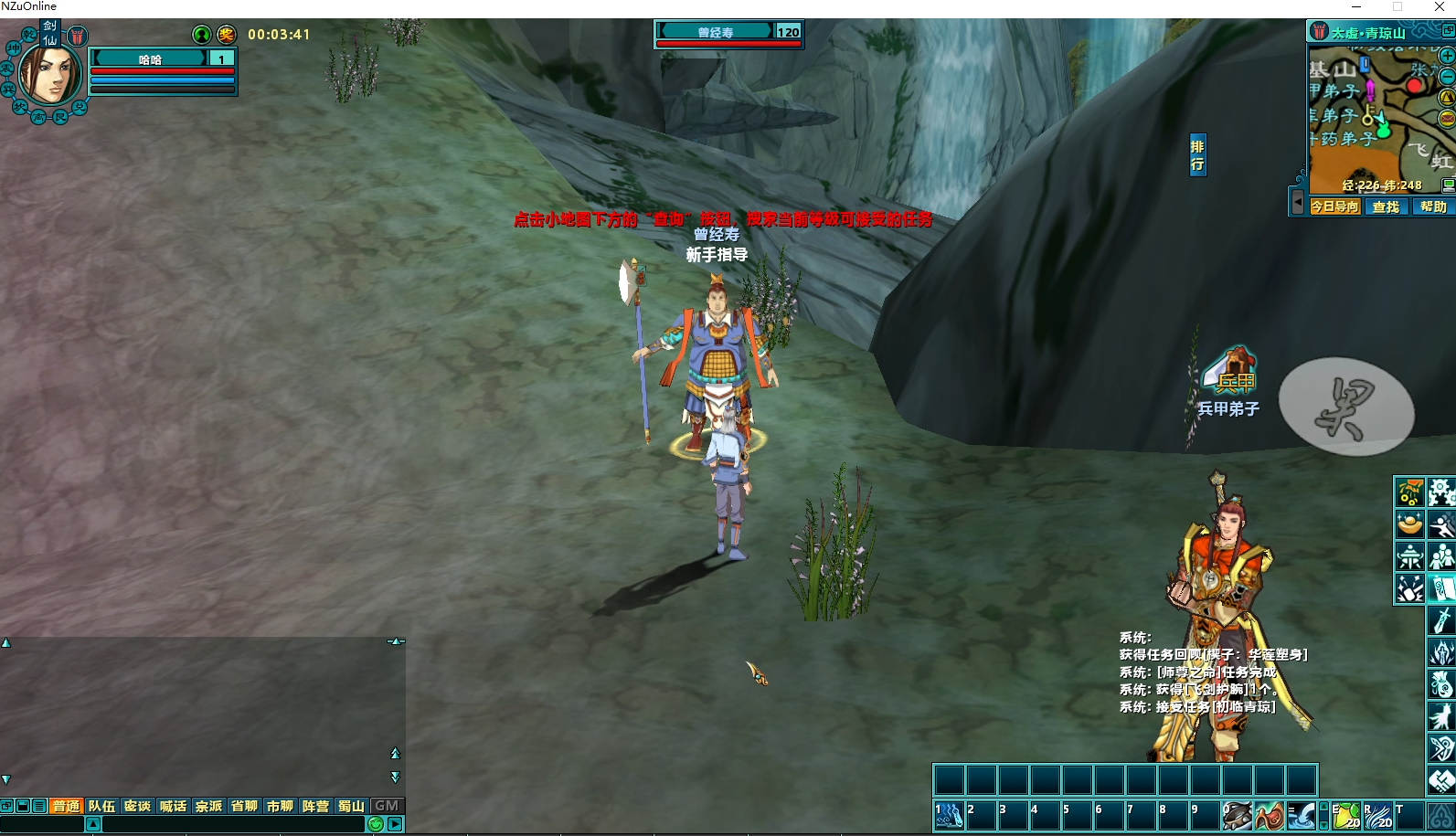Switch to the 队伍 team chat channel
1456x836 pixels.
pyautogui.click(x=101, y=806)
